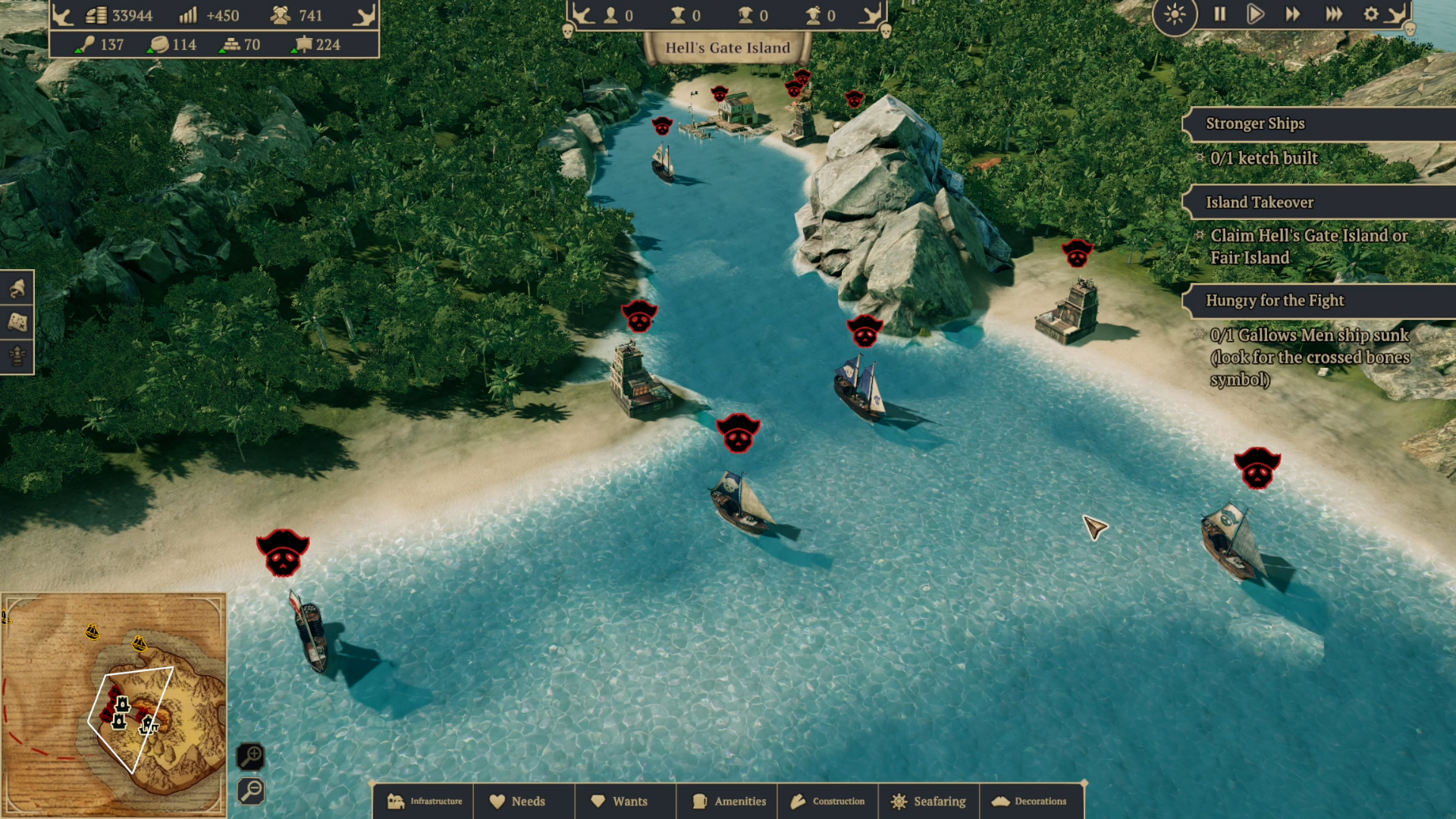Open the Construction menu at the bottom
Image resolution: width=1456 pixels, height=819 pixels.
(828, 802)
